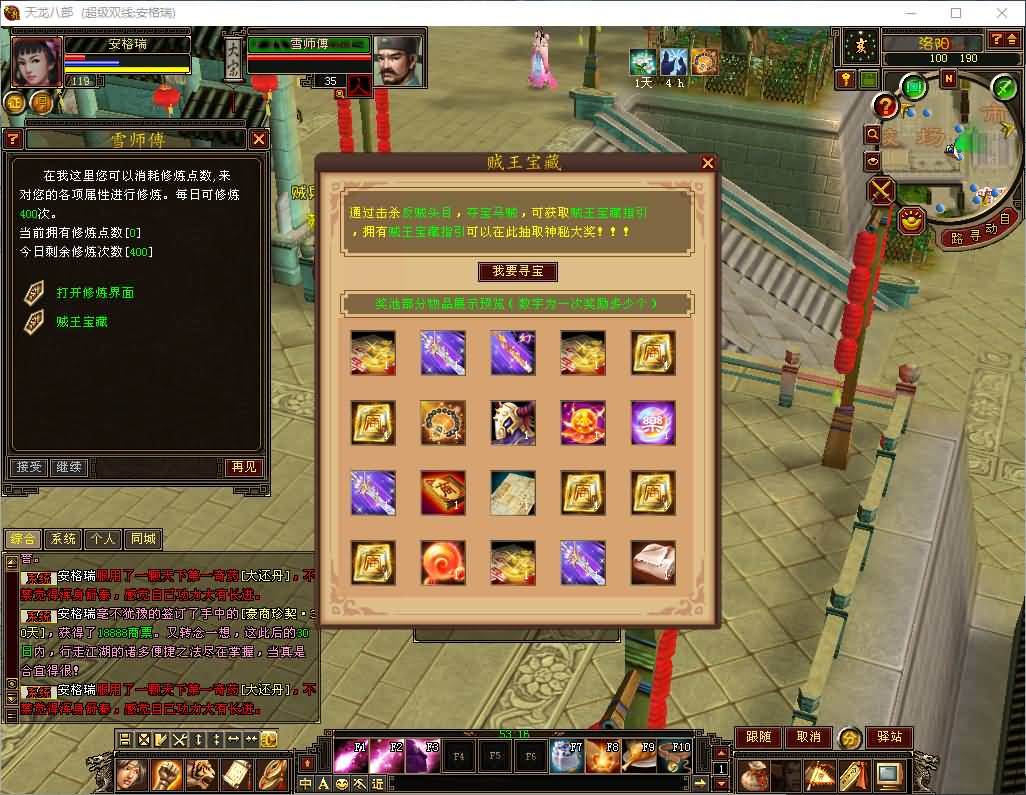Choose the 打开修炼界面 dialogue option
Screen dimensions: 1026x795
coord(95,293)
